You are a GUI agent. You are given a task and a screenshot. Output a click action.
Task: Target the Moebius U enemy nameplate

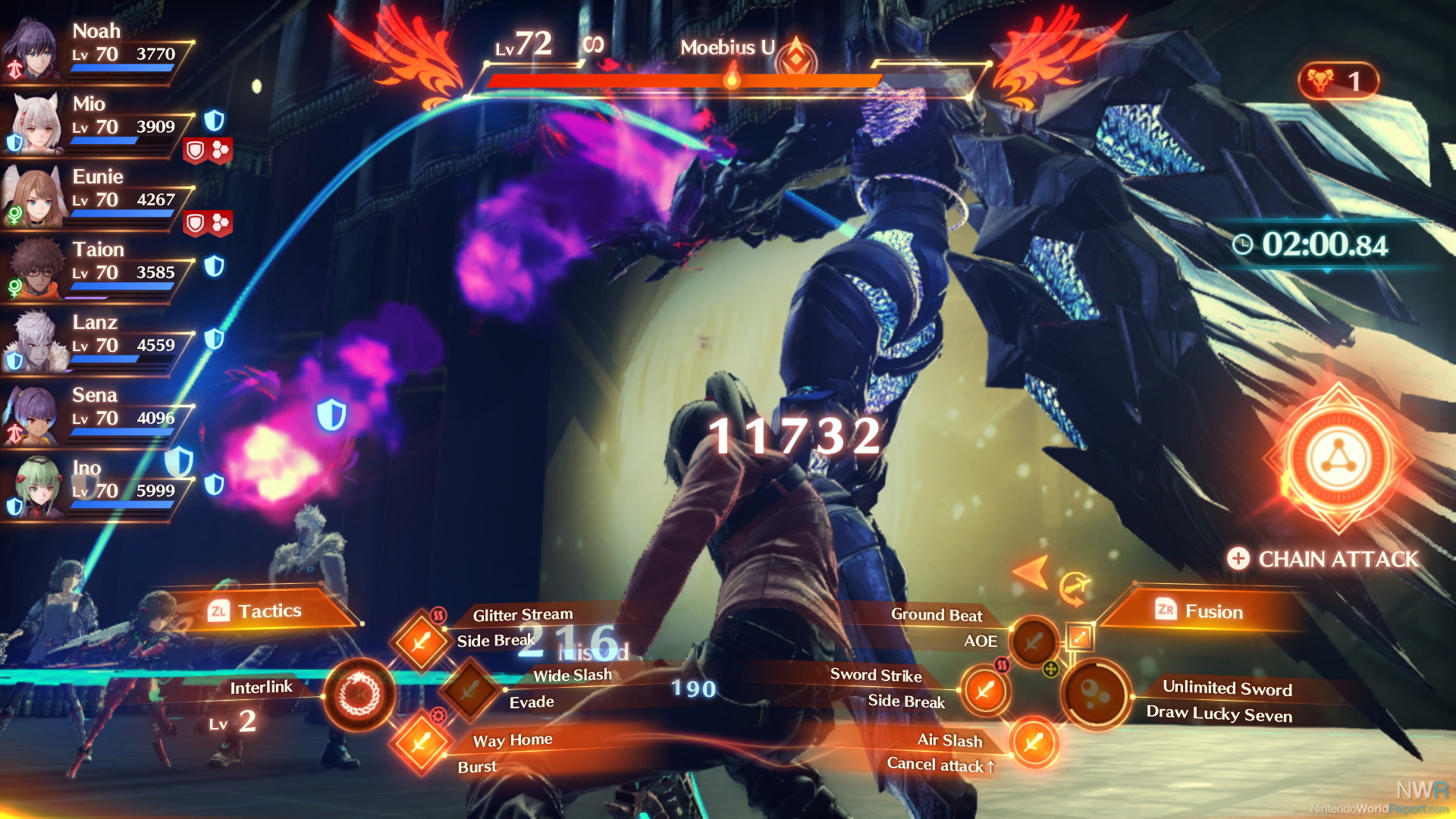(726, 48)
